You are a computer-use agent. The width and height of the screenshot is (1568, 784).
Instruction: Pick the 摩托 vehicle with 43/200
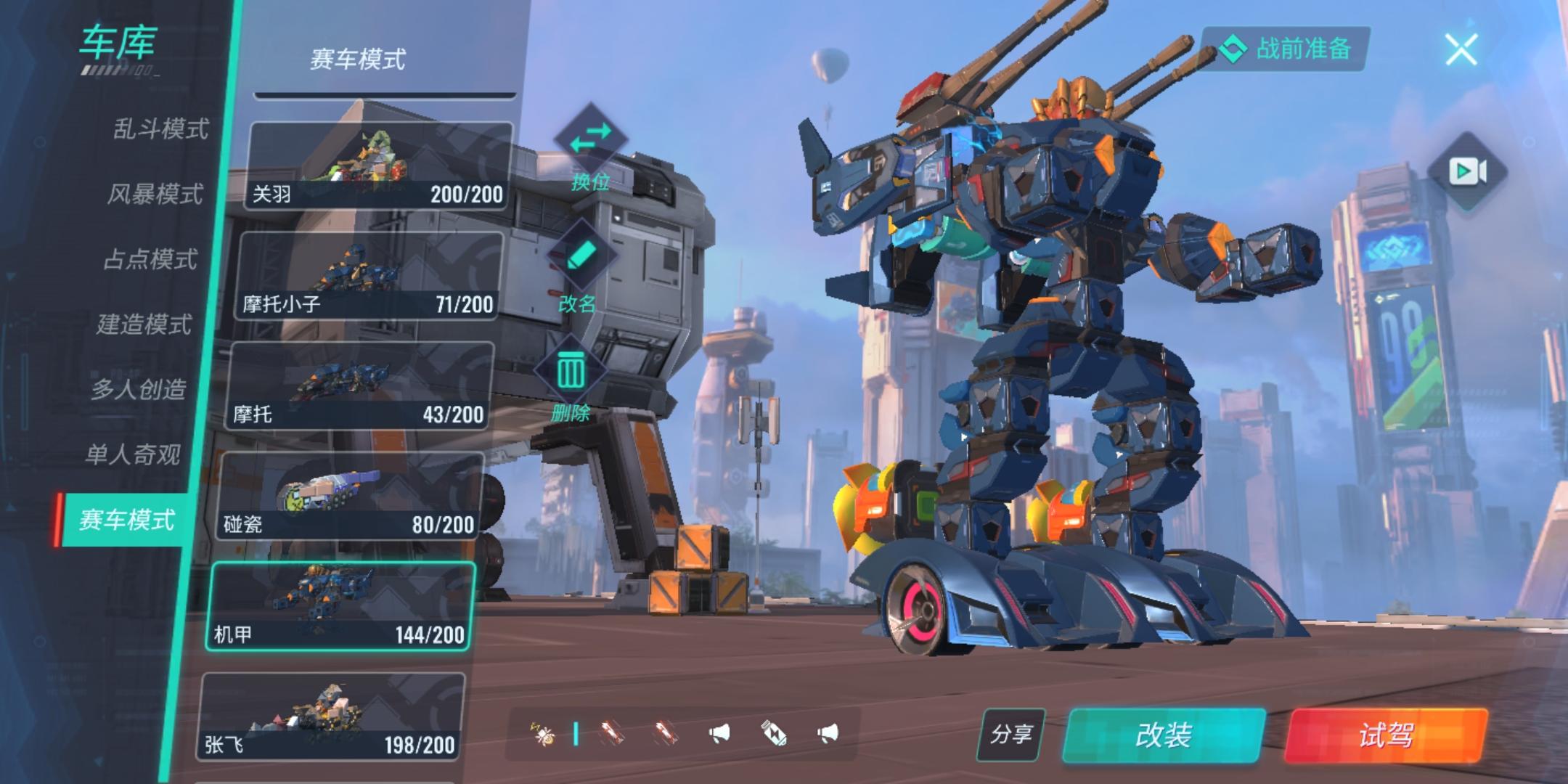click(359, 387)
